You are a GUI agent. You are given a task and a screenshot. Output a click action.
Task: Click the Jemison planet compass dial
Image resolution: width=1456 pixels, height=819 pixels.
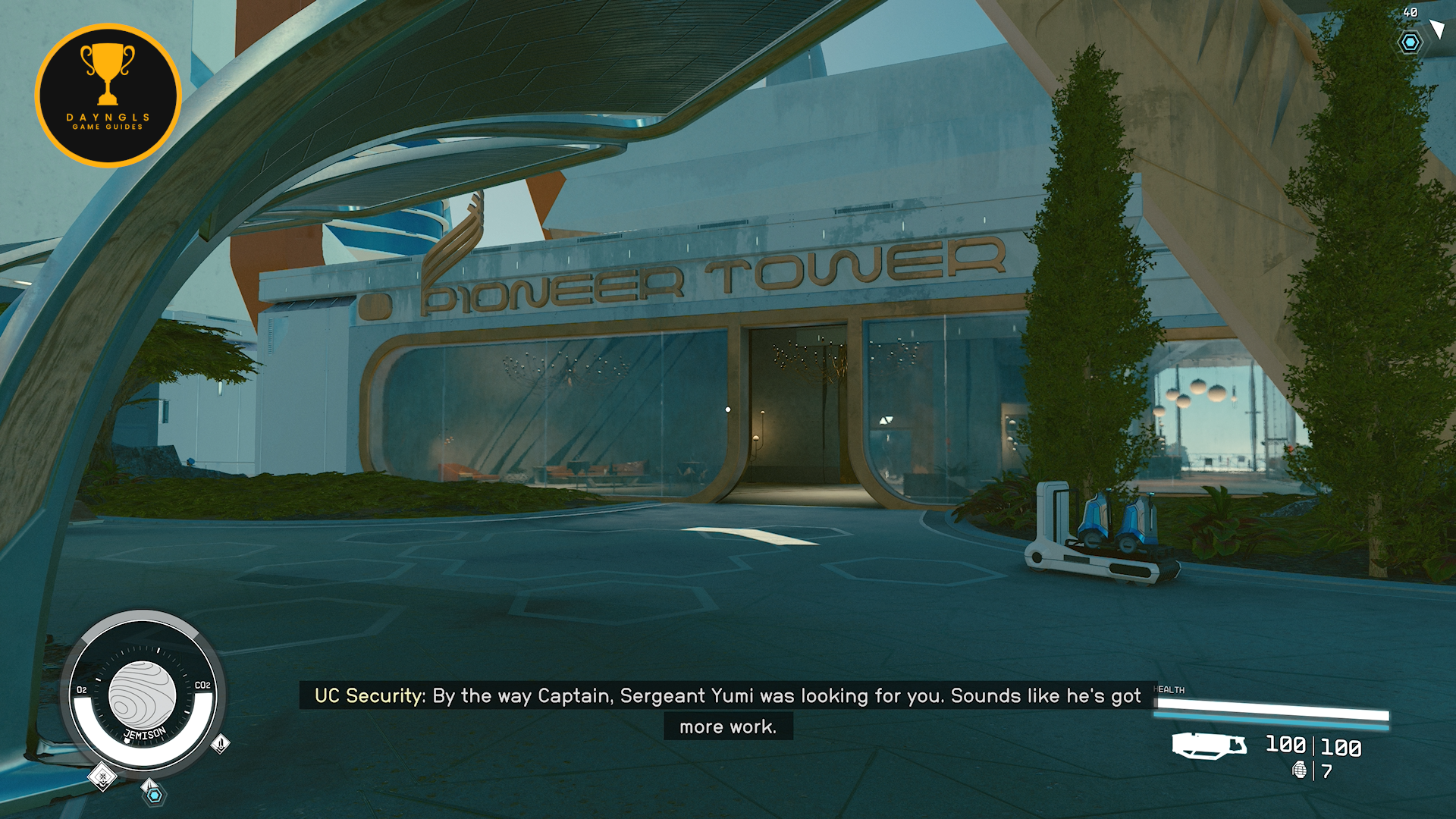[x=143, y=694]
